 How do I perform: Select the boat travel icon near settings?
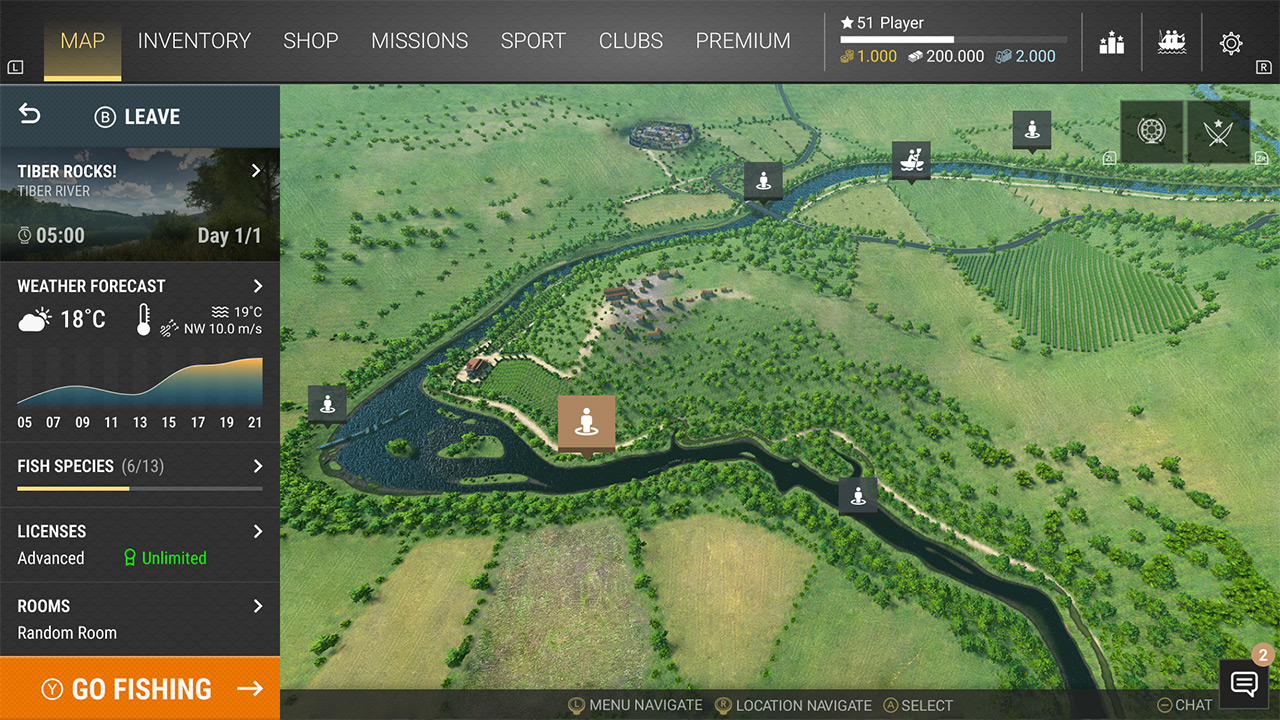point(1172,42)
